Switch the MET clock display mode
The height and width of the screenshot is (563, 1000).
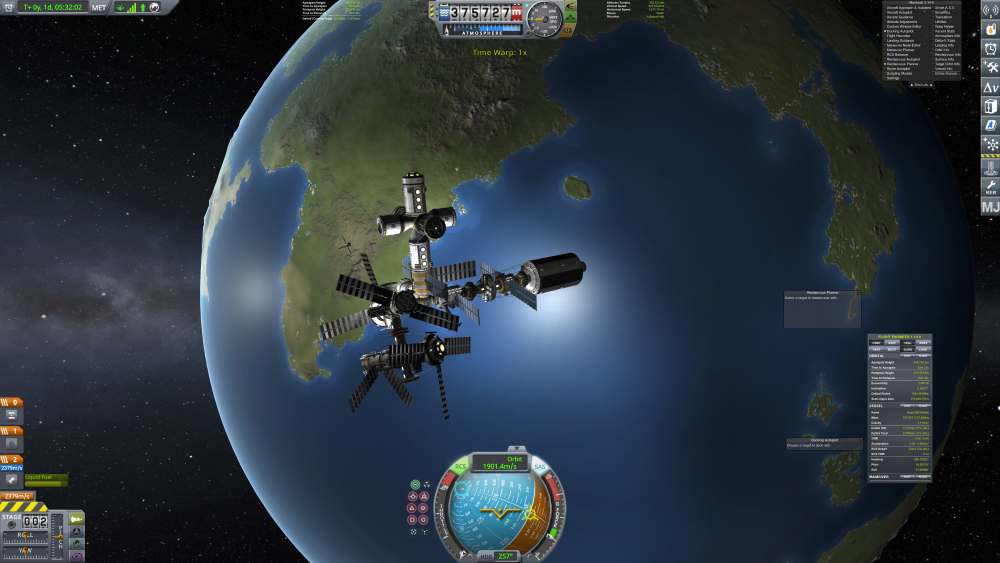pos(99,7)
